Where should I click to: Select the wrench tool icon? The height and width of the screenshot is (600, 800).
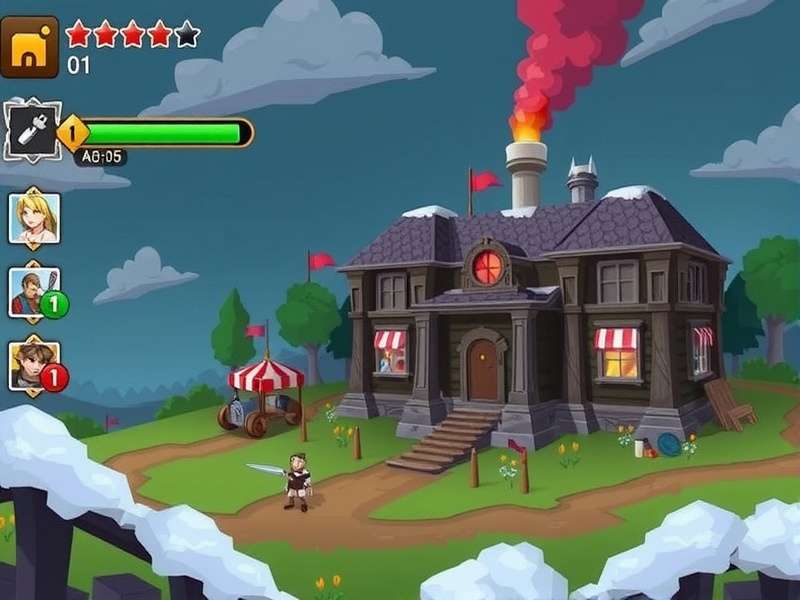pos(30,130)
